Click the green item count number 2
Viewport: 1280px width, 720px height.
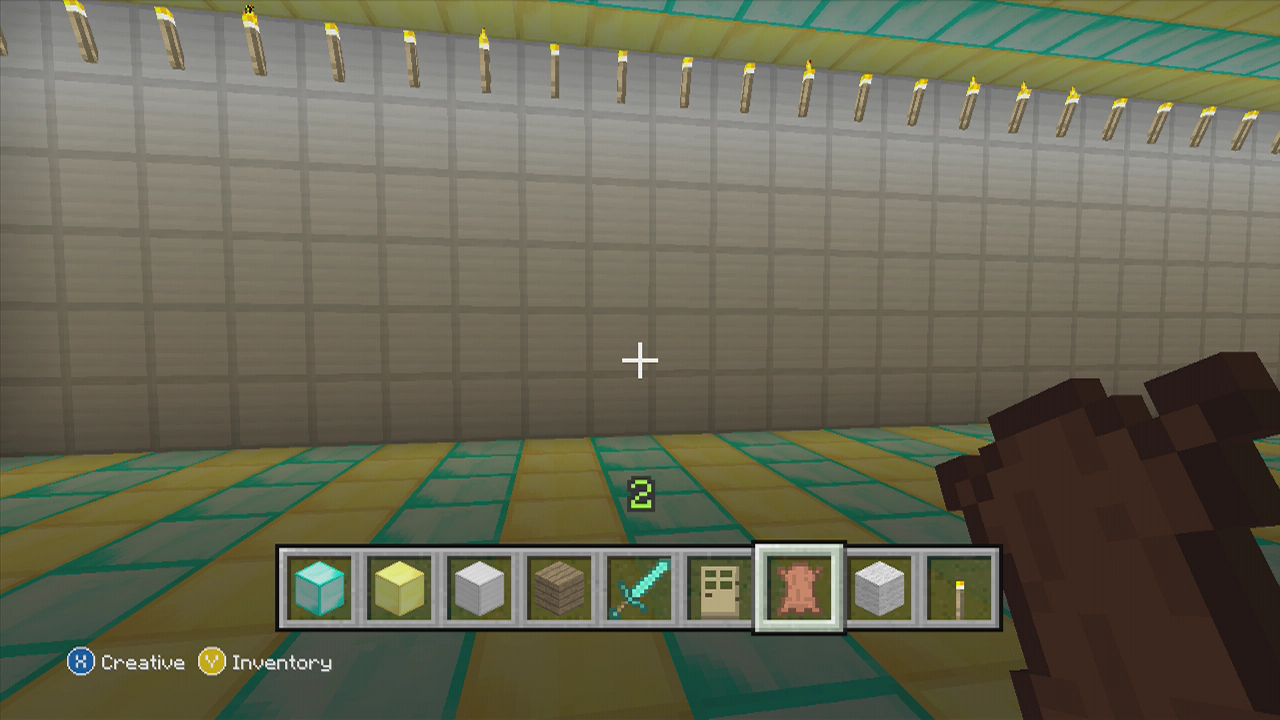pos(640,491)
